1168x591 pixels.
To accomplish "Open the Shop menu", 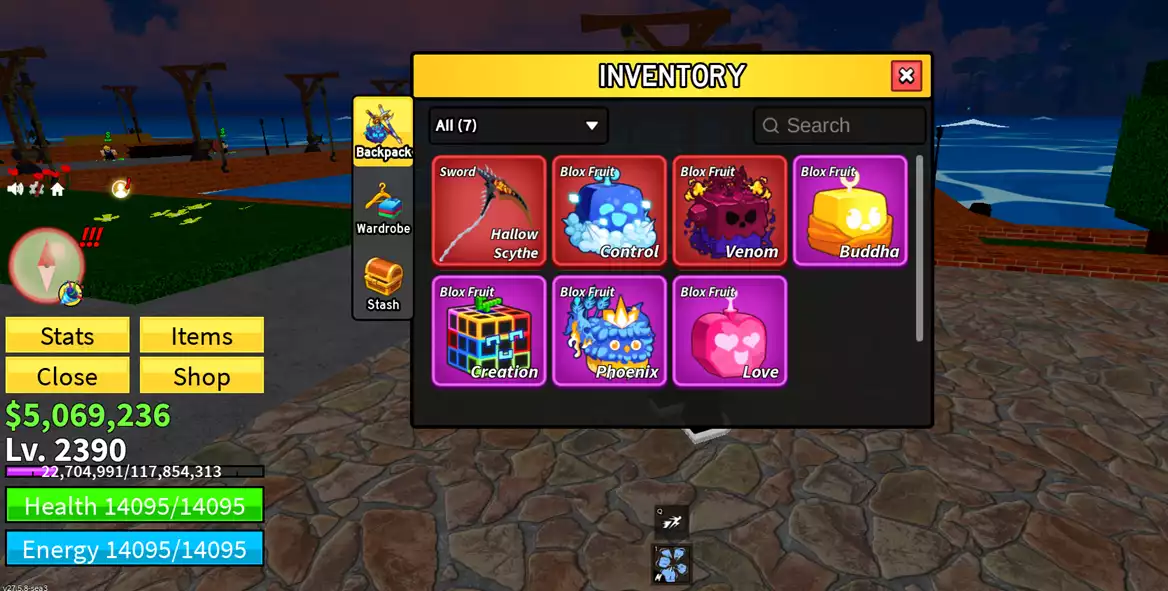I will coord(202,376).
